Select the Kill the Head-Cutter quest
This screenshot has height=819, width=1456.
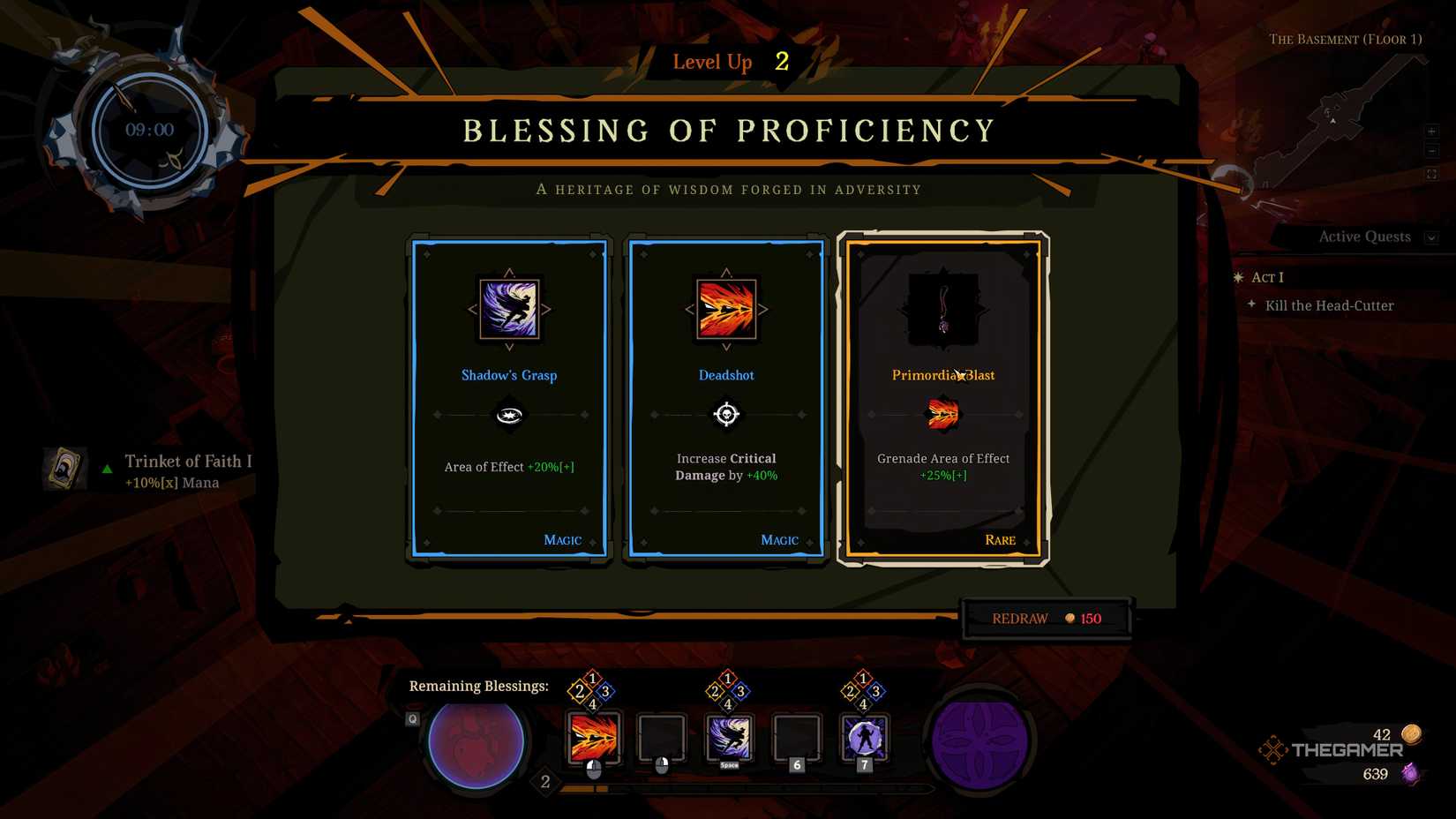coord(1328,305)
